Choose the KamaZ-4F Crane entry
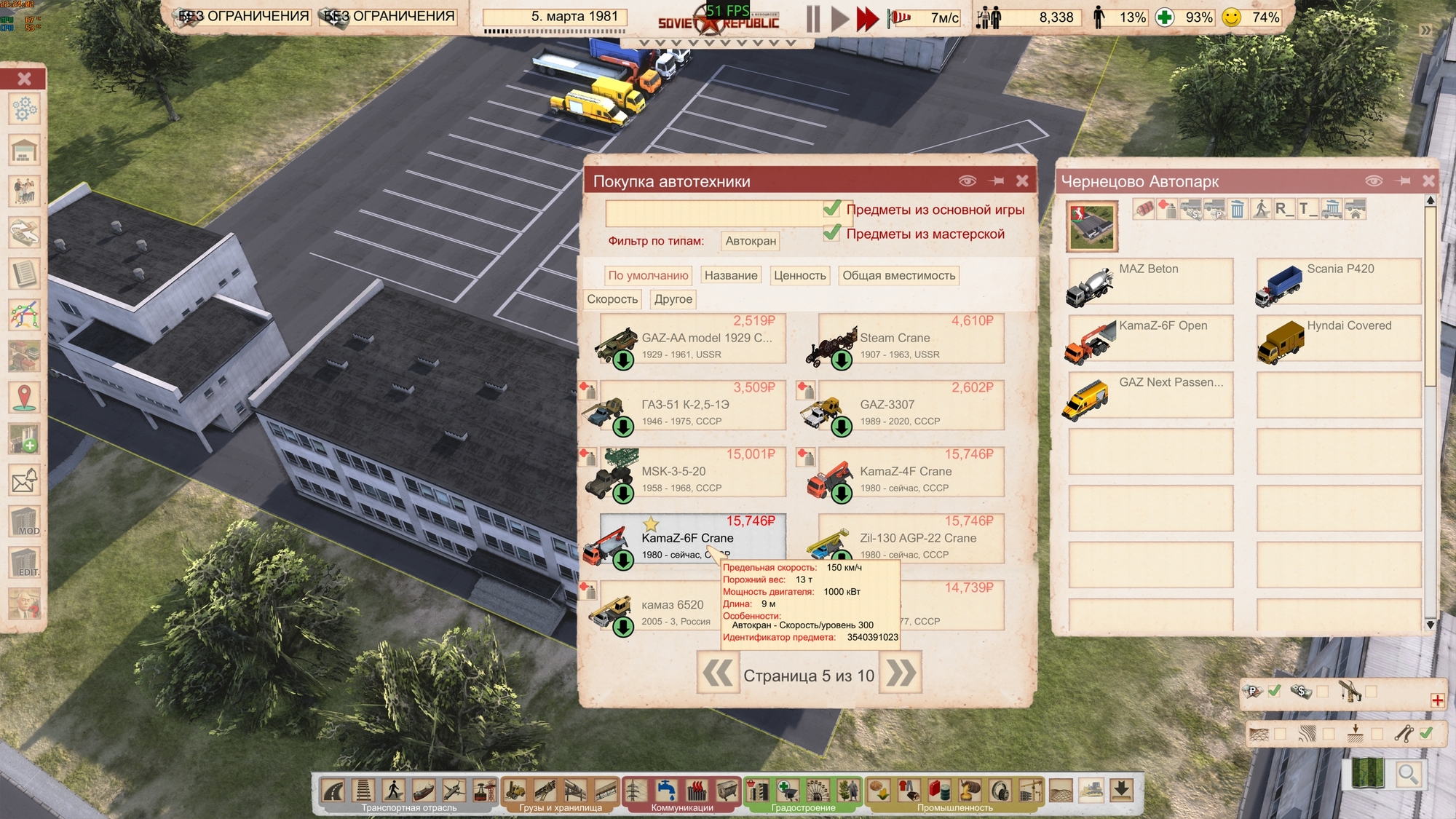Image resolution: width=1456 pixels, height=819 pixels. click(x=910, y=472)
